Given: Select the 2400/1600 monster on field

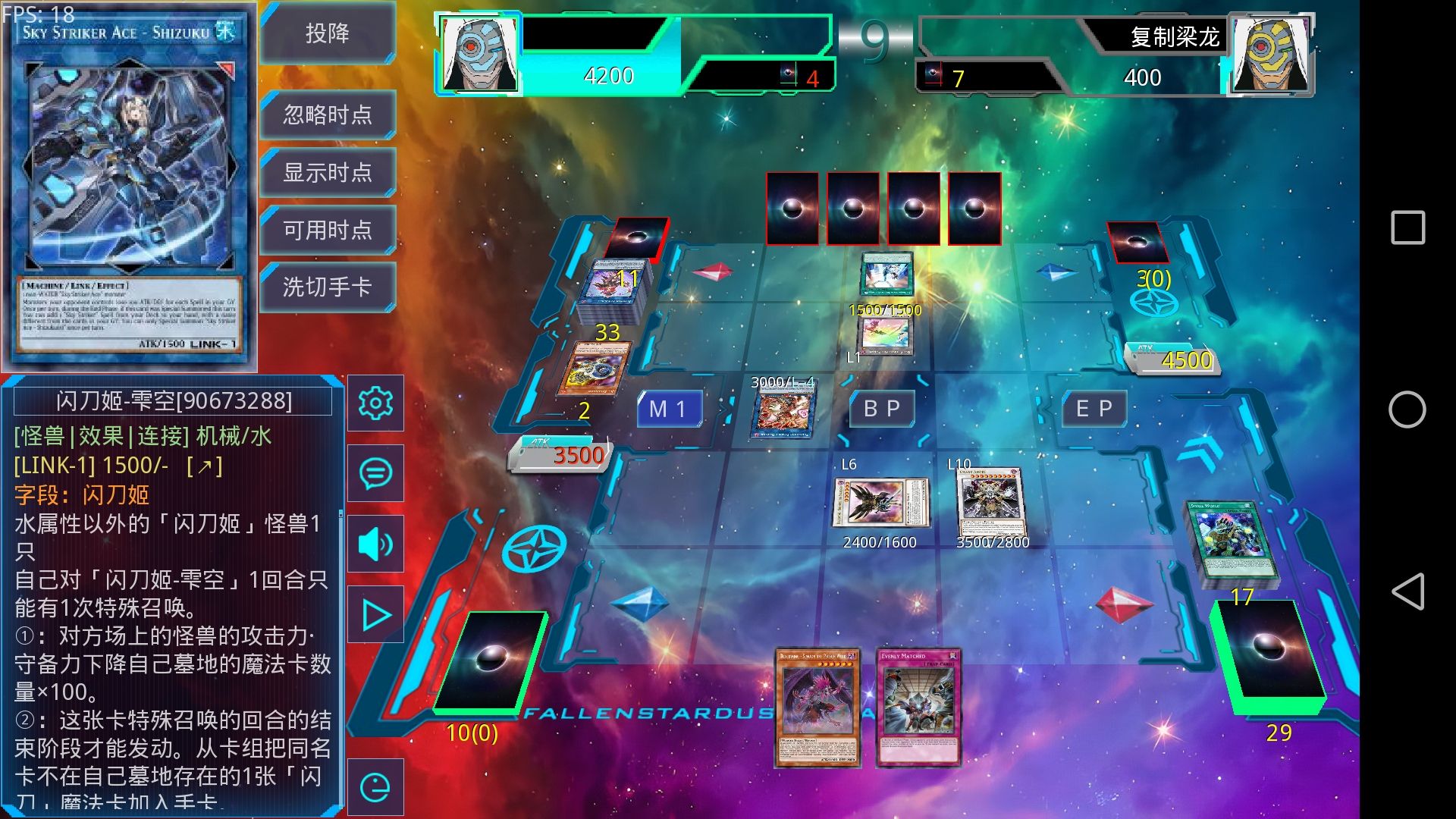Looking at the screenshot, I should [x=880, y=502].
